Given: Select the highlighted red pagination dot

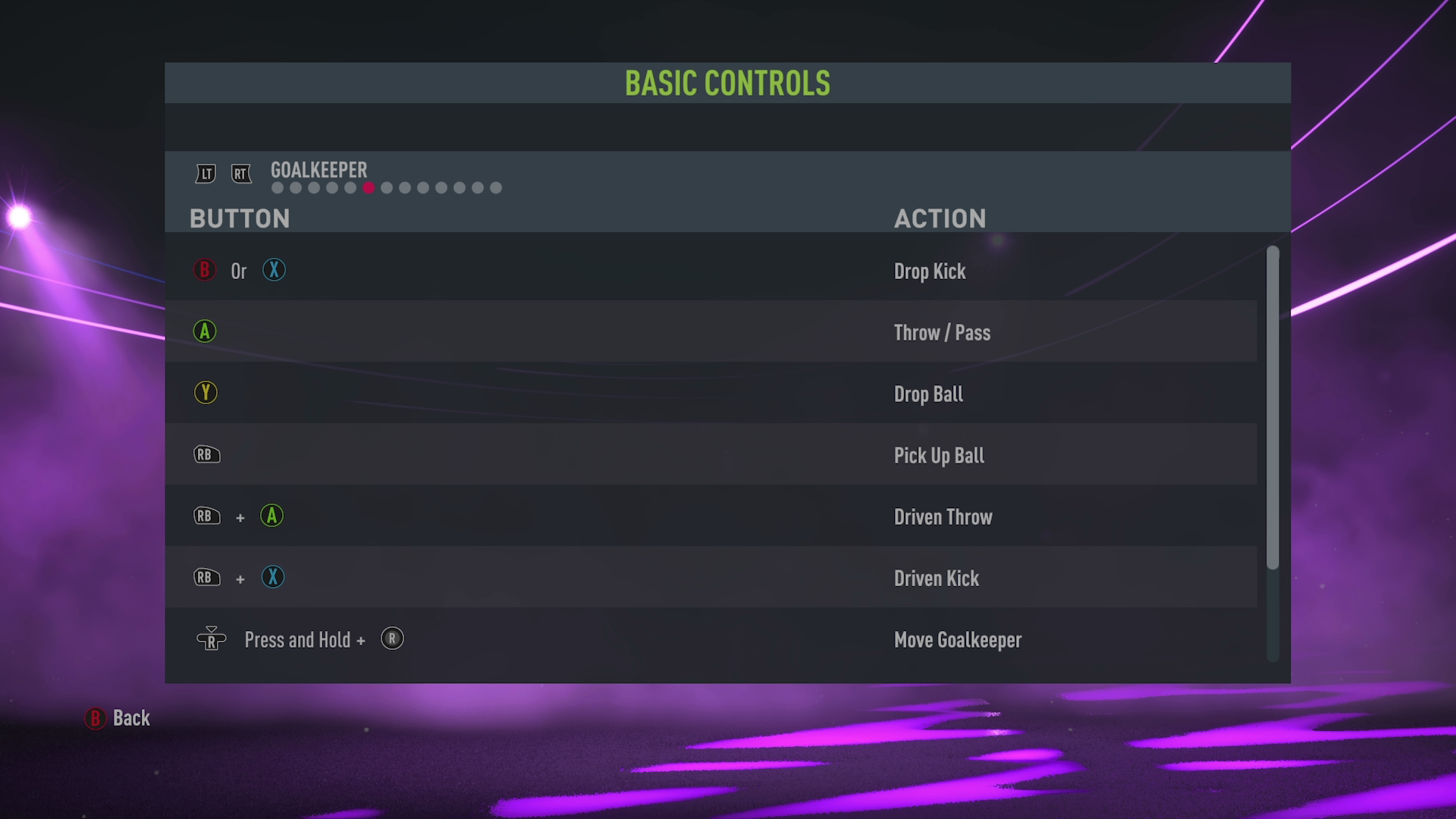Looking at the screenshot, I should 369,187.
